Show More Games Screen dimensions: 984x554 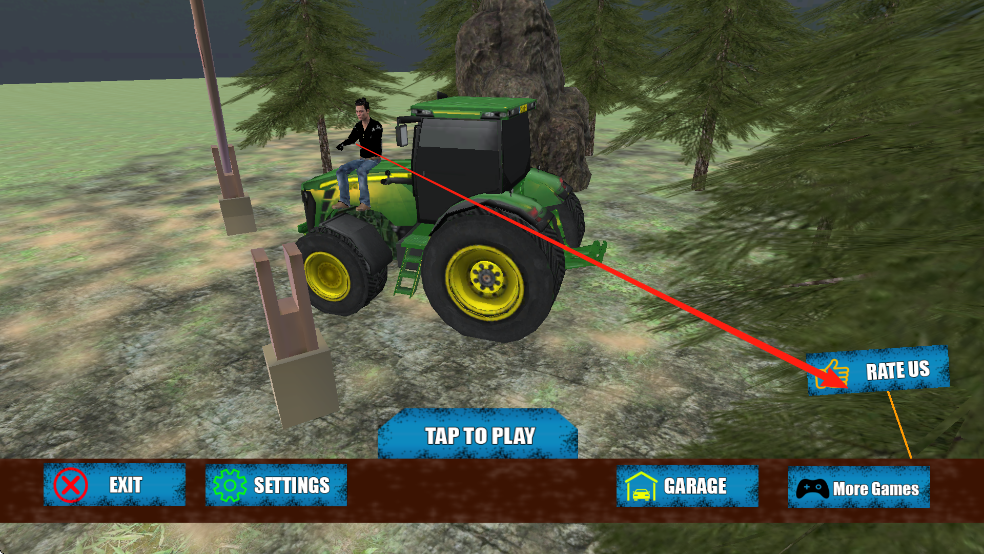point(859,488)
